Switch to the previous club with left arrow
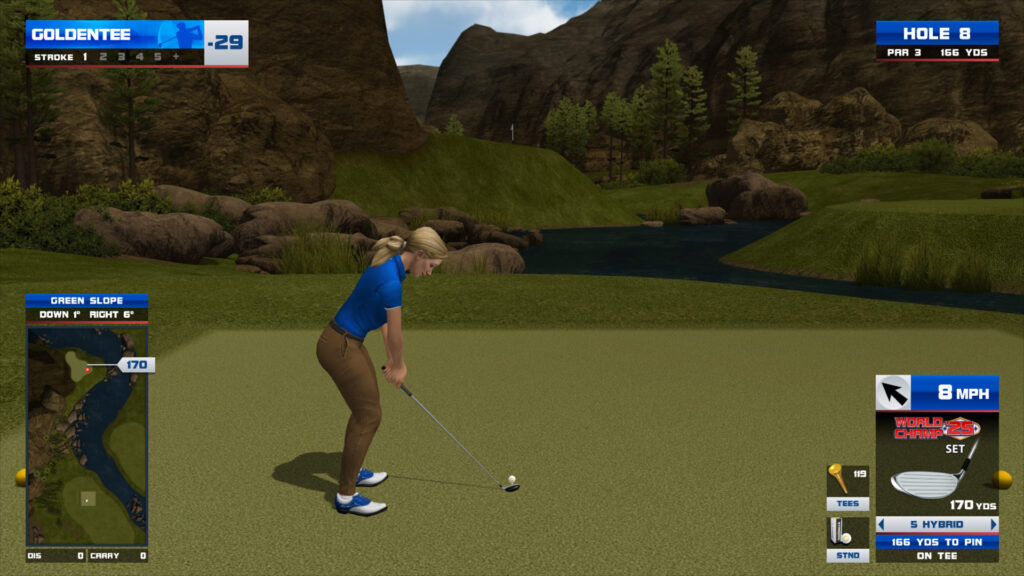This screenshot has height=576, width=1024. (x=881, y=524)
